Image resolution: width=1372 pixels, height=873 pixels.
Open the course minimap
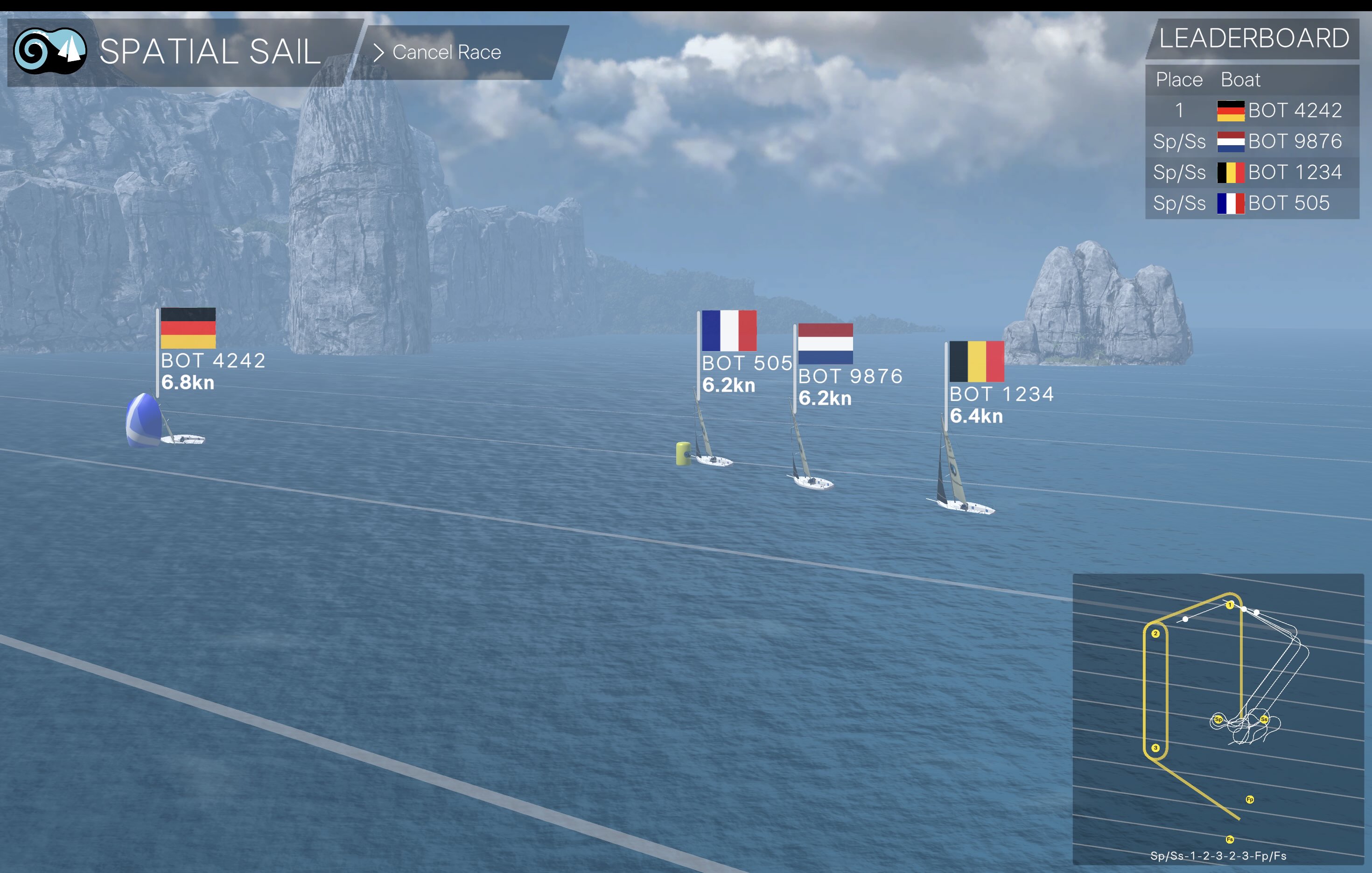pos(1218,718)
